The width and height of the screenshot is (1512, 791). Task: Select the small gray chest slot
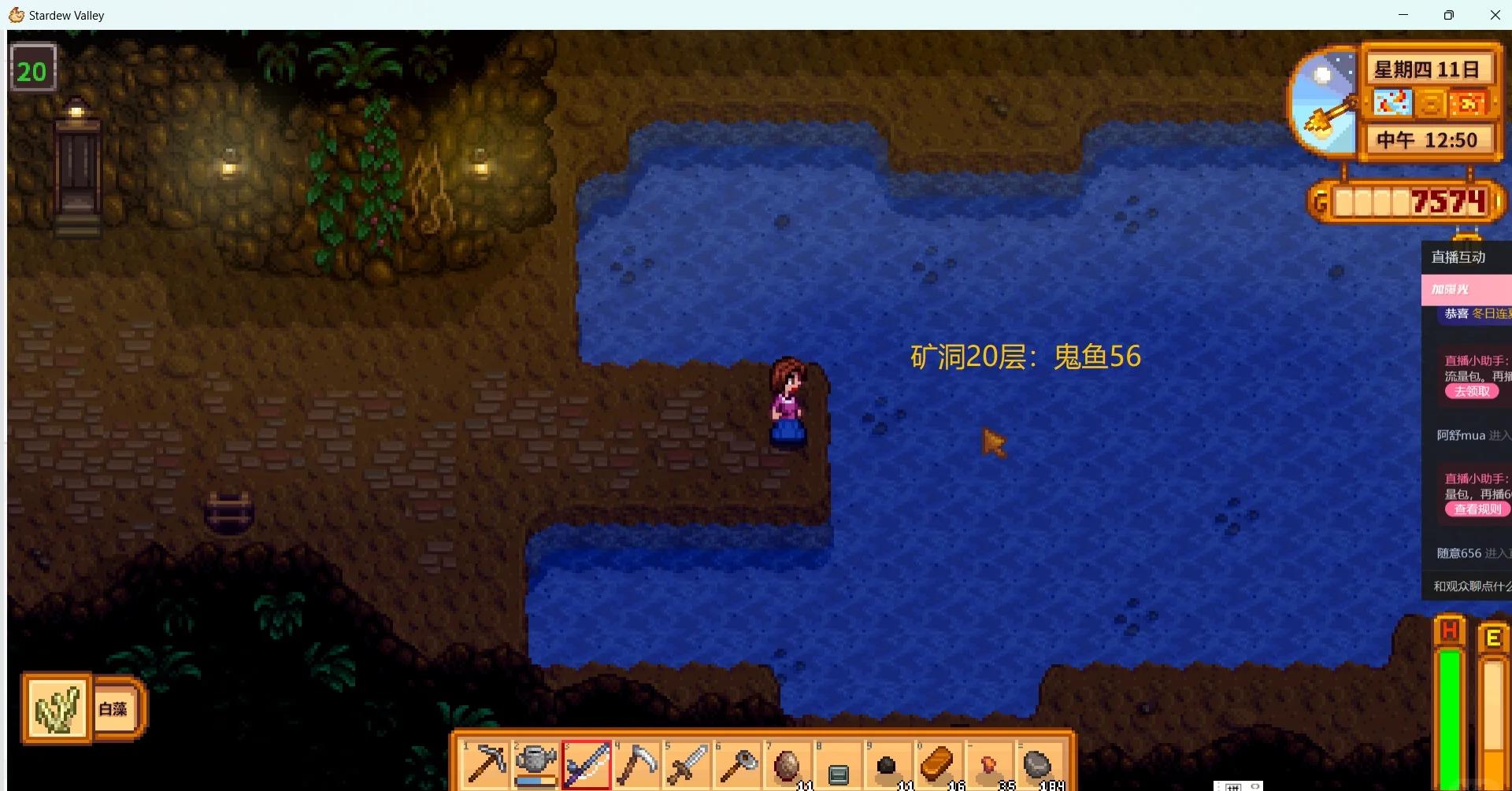pyautogui.click(x=838, y=767)
